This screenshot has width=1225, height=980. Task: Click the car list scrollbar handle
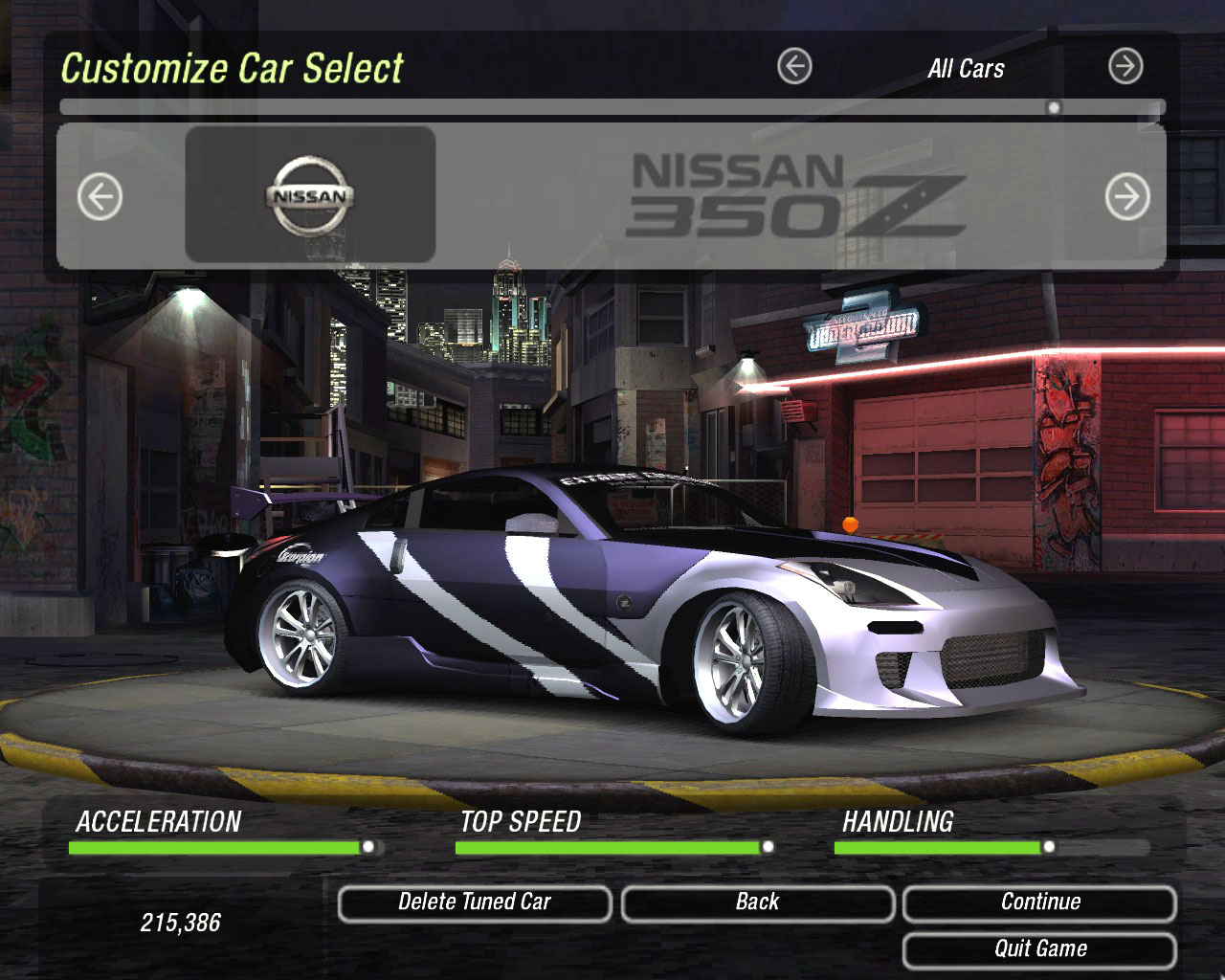pyautogui.click(x=1054, y=107)
